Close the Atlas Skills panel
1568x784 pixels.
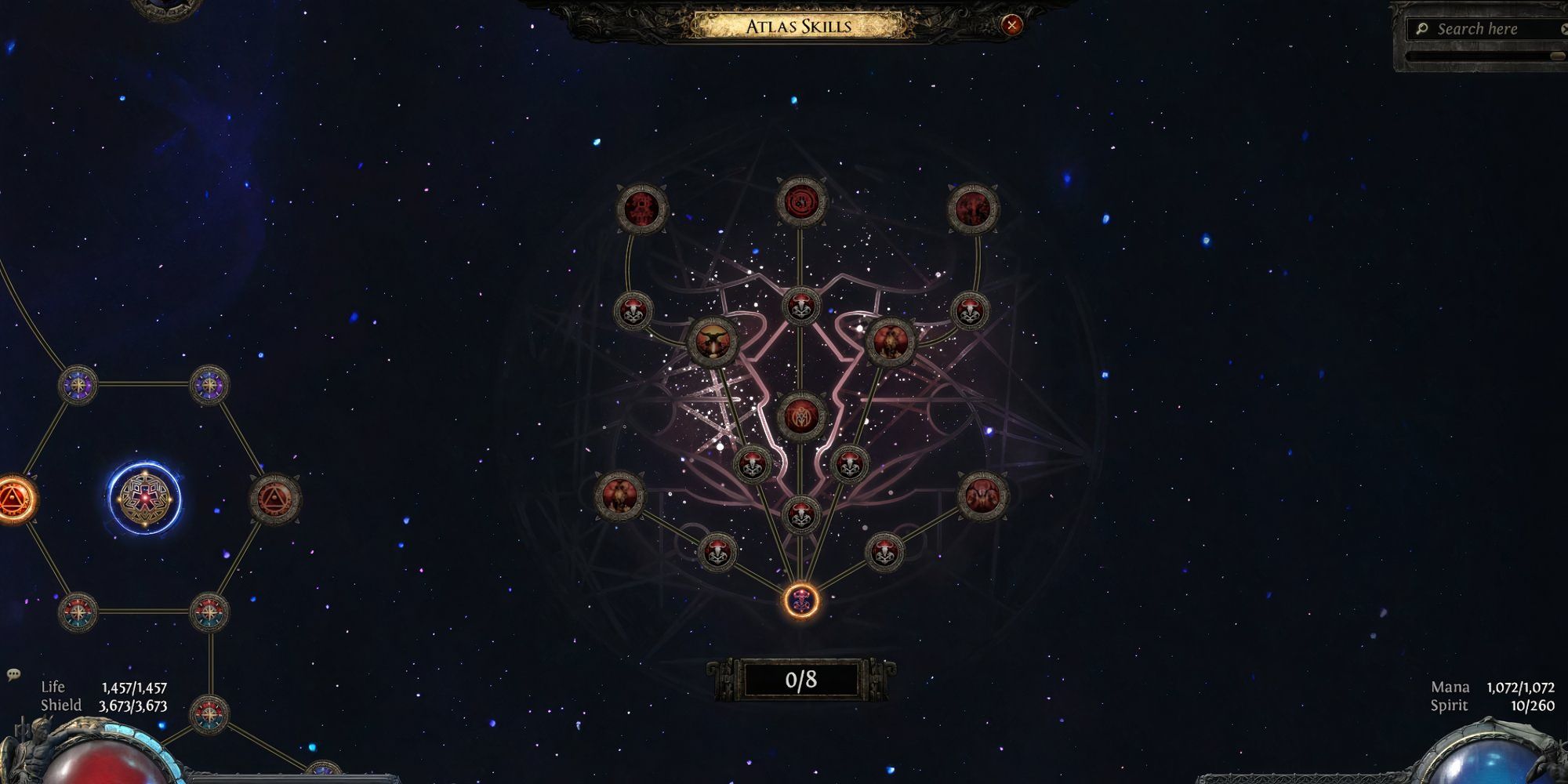coord(1011,25)
